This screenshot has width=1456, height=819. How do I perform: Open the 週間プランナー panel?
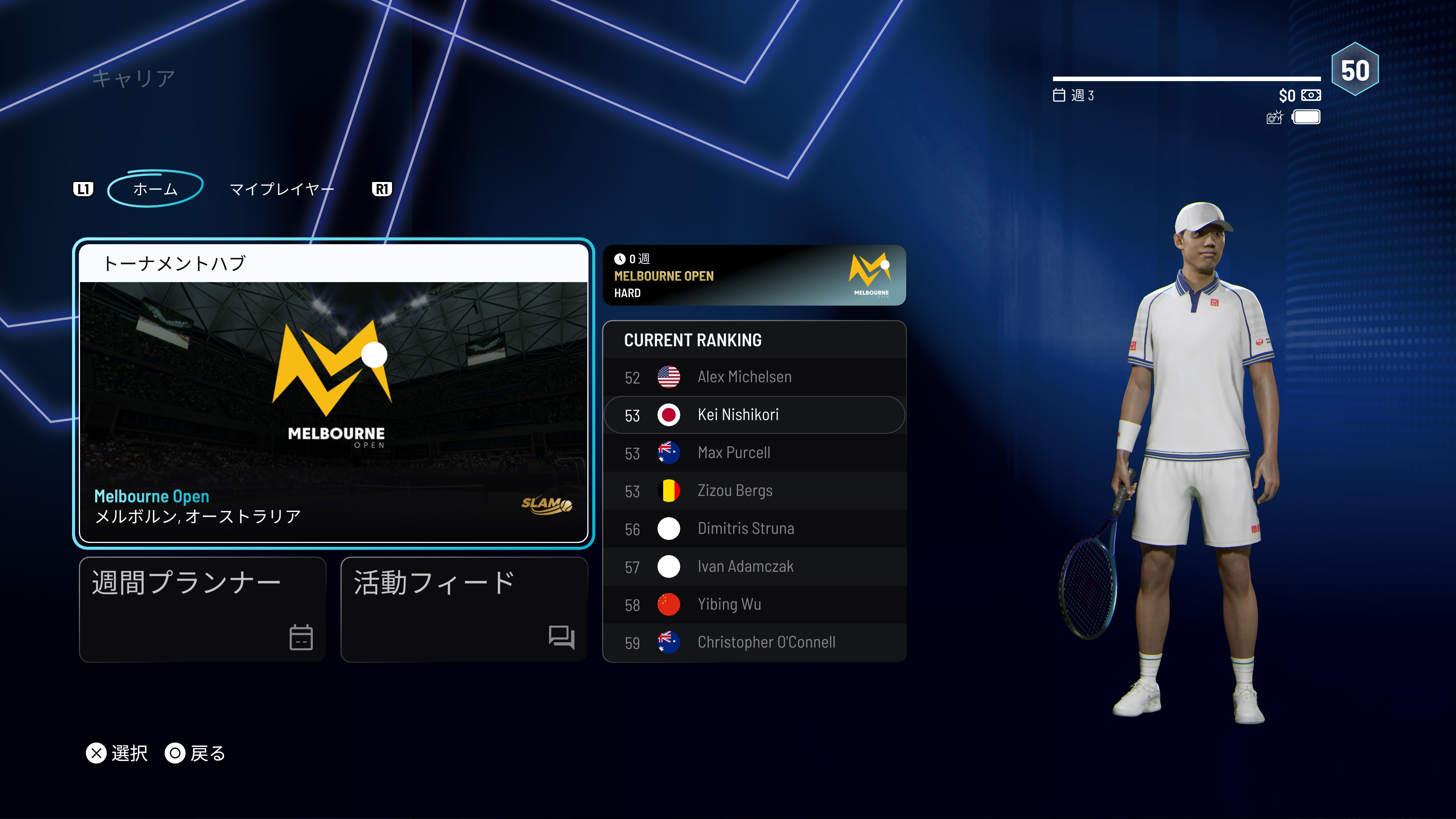[202, 609]
